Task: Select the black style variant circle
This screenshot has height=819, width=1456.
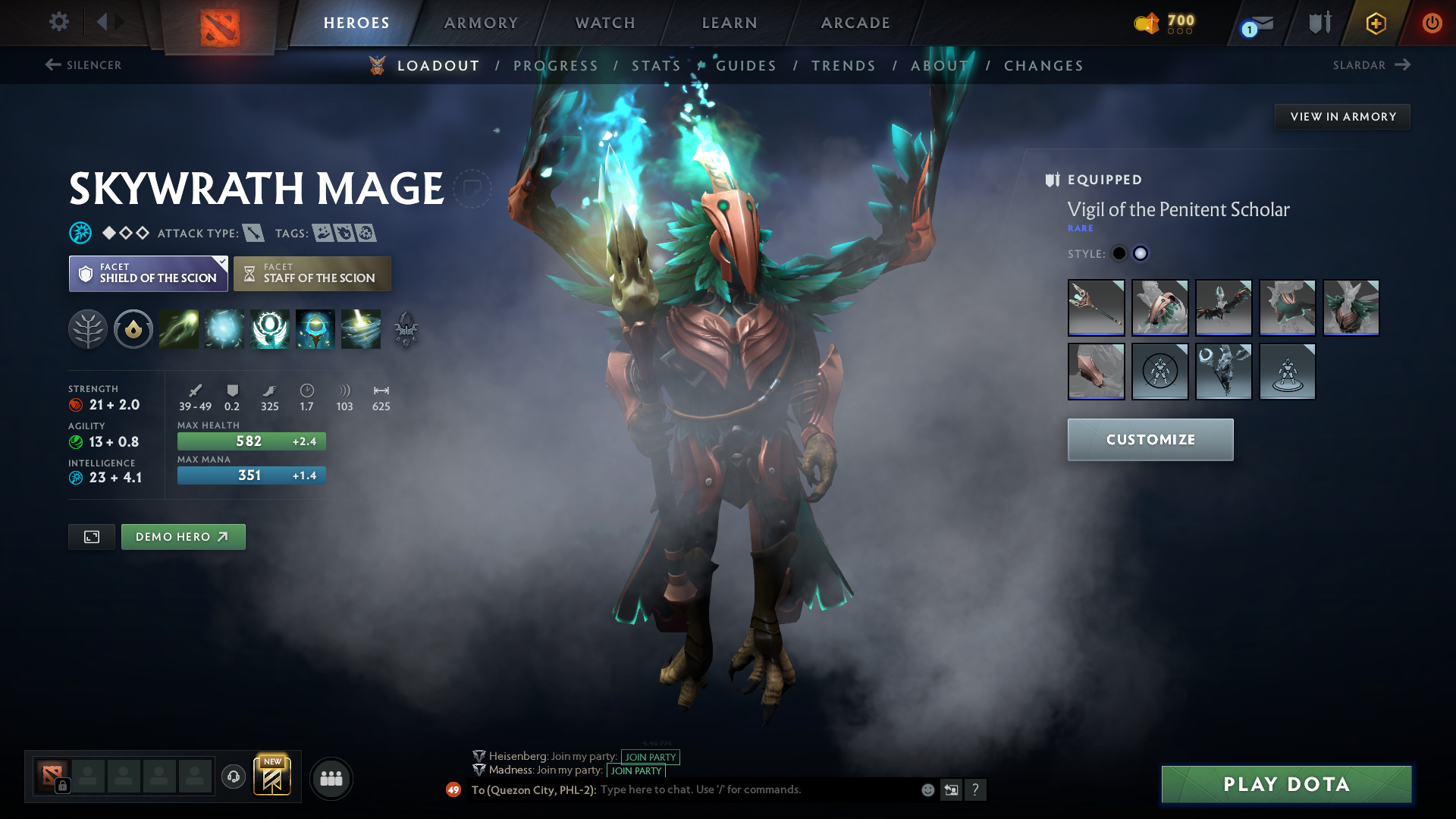Action: [x=1120, y=253]
